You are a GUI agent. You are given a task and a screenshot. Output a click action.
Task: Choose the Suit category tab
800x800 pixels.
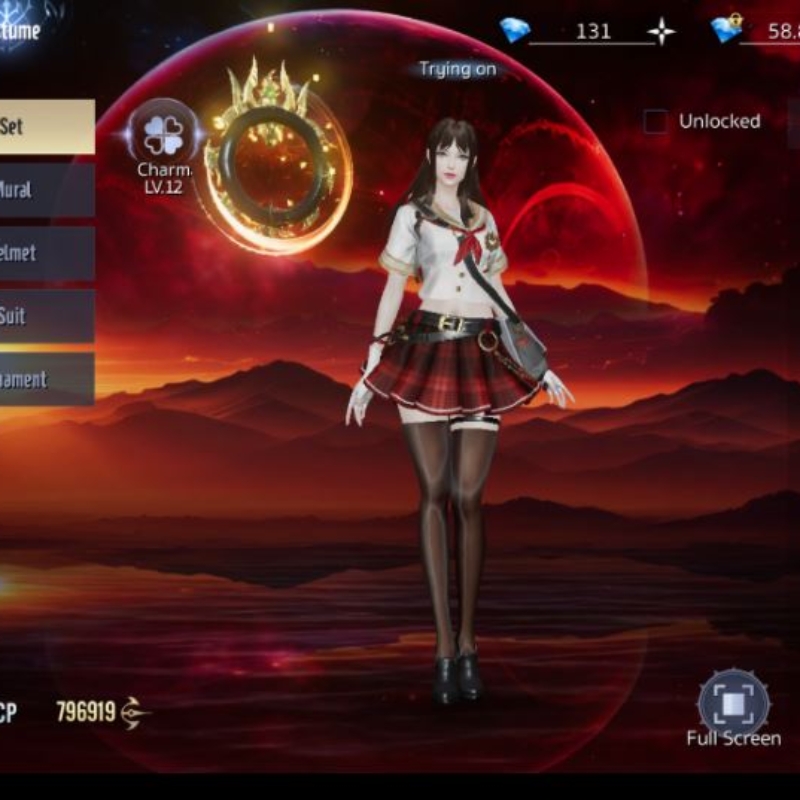click(x=45, y=316)
